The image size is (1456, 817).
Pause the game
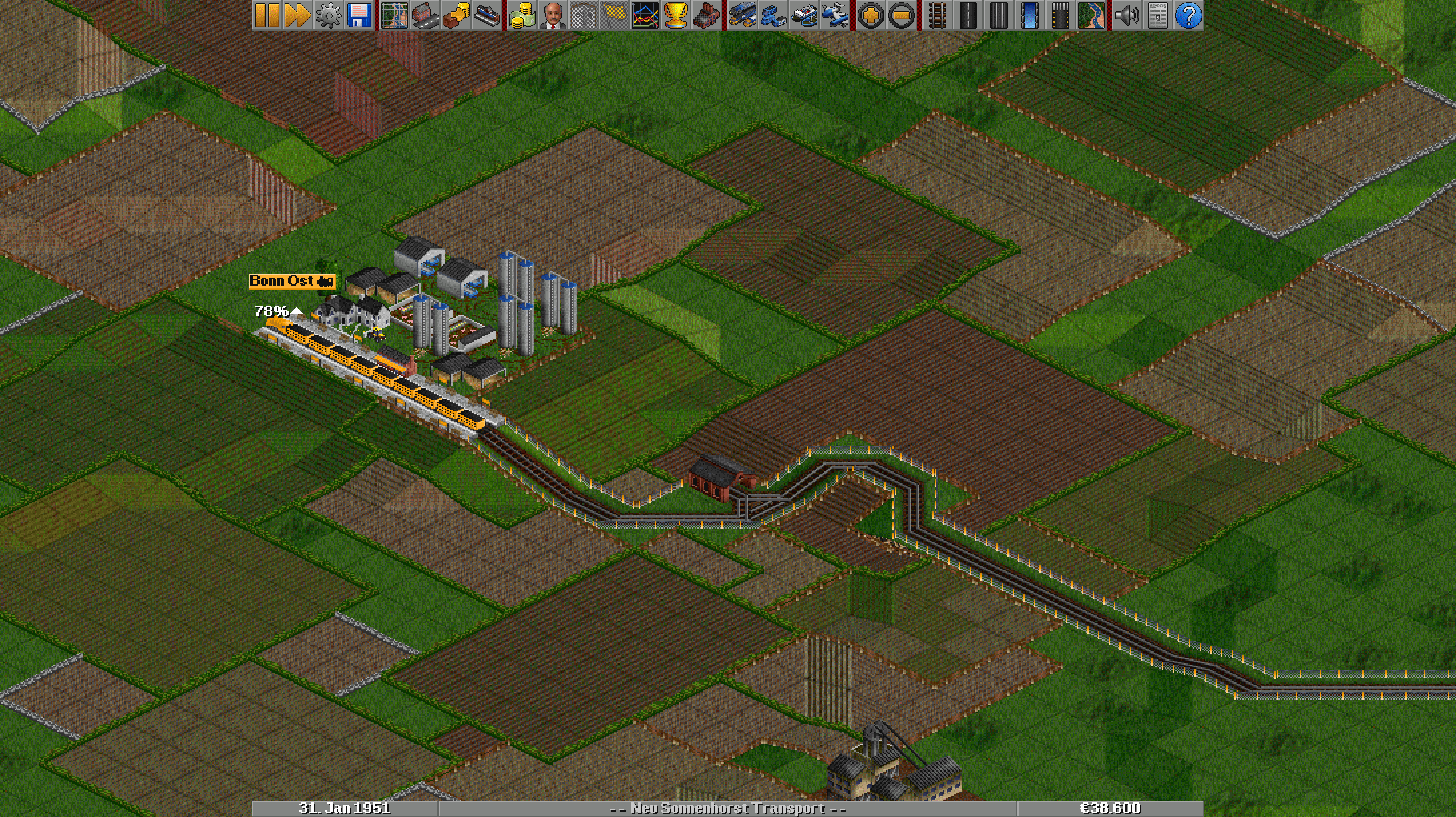click(267, 15)
